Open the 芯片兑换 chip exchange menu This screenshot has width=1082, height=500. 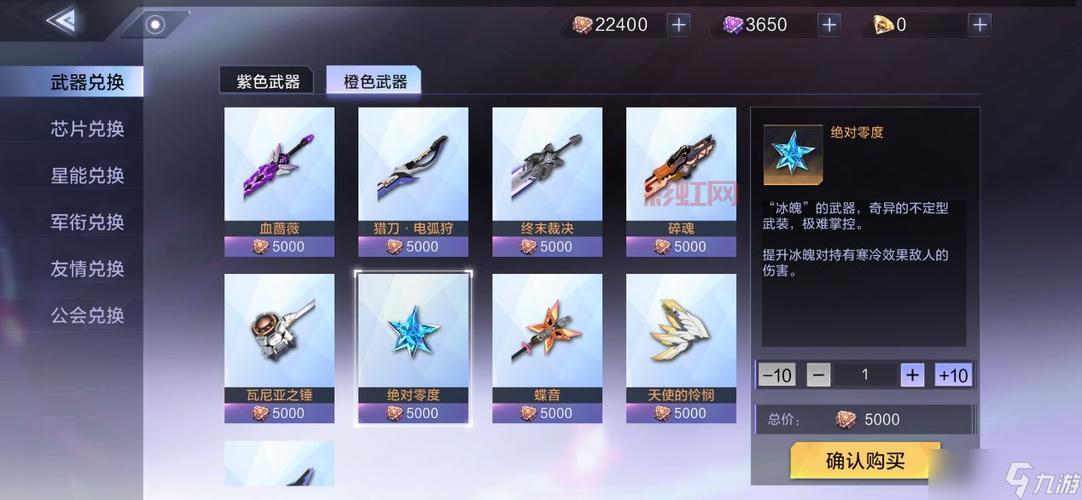click(87, 129)
